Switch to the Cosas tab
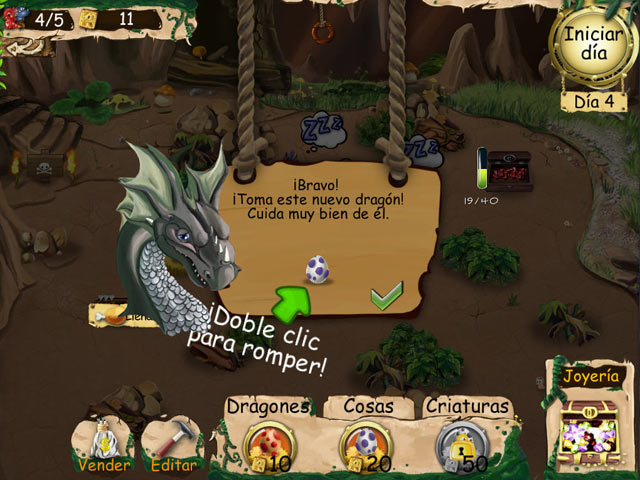Screen dimensions: 640x480 (366, 407)
